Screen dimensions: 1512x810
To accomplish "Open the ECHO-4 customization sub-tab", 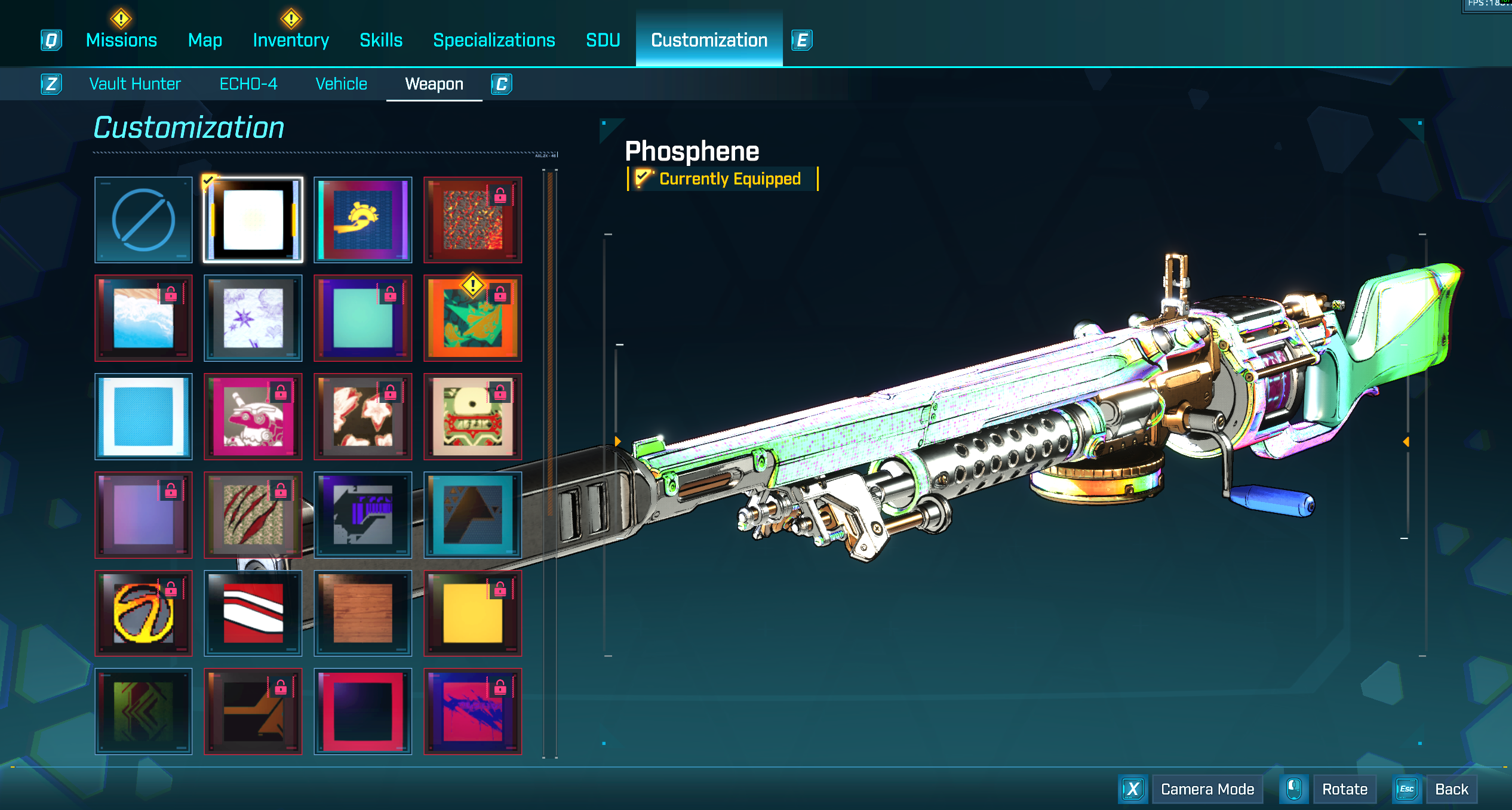I will point(248,84).
